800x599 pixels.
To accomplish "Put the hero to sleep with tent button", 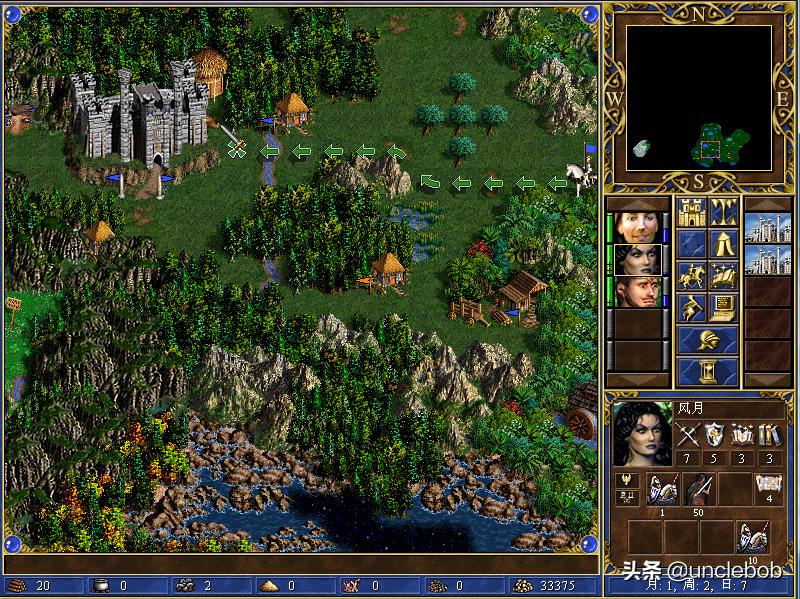I will 723,243.
